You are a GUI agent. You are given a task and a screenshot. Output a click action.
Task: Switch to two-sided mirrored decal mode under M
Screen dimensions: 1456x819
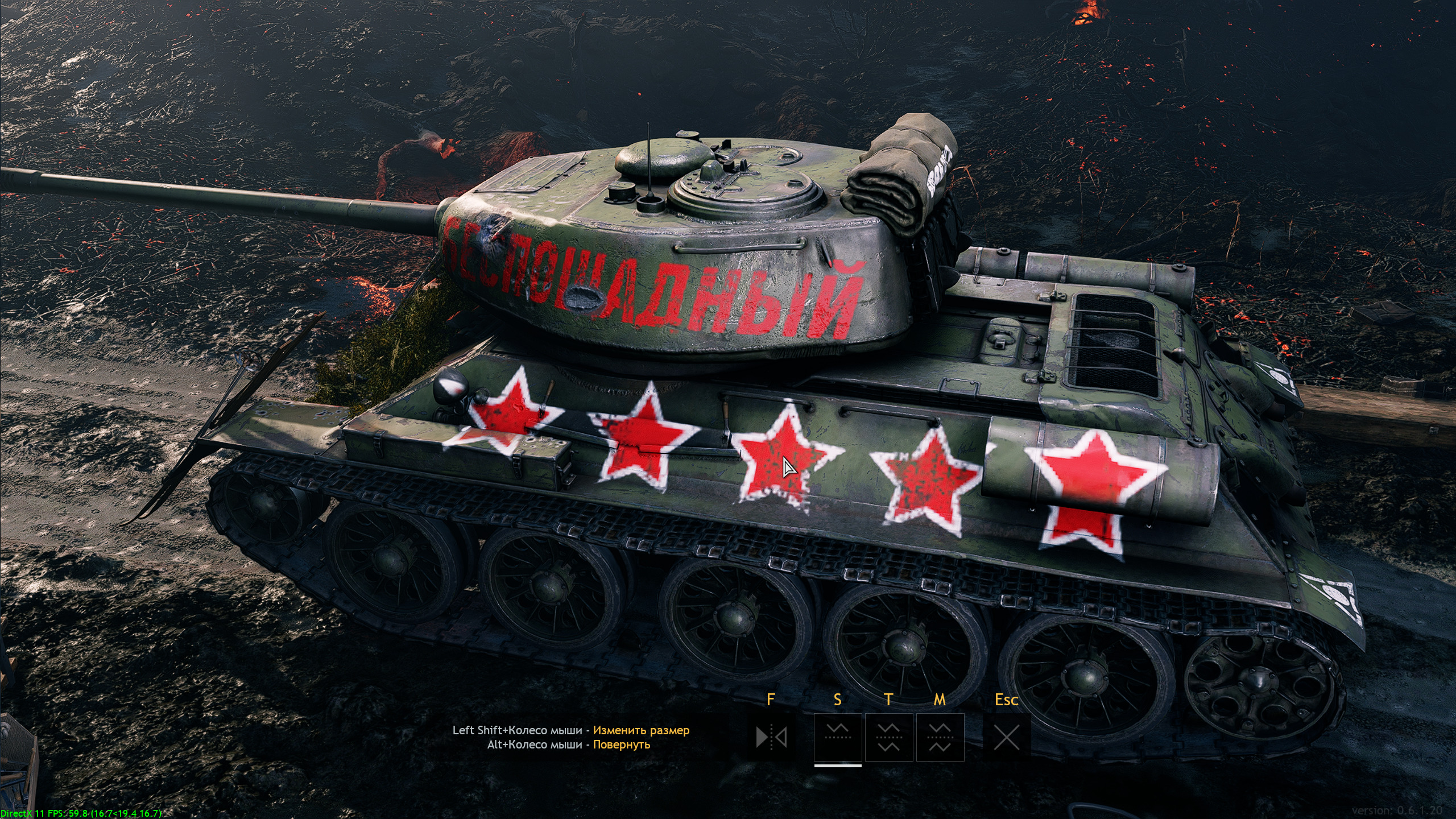[940, 738]
